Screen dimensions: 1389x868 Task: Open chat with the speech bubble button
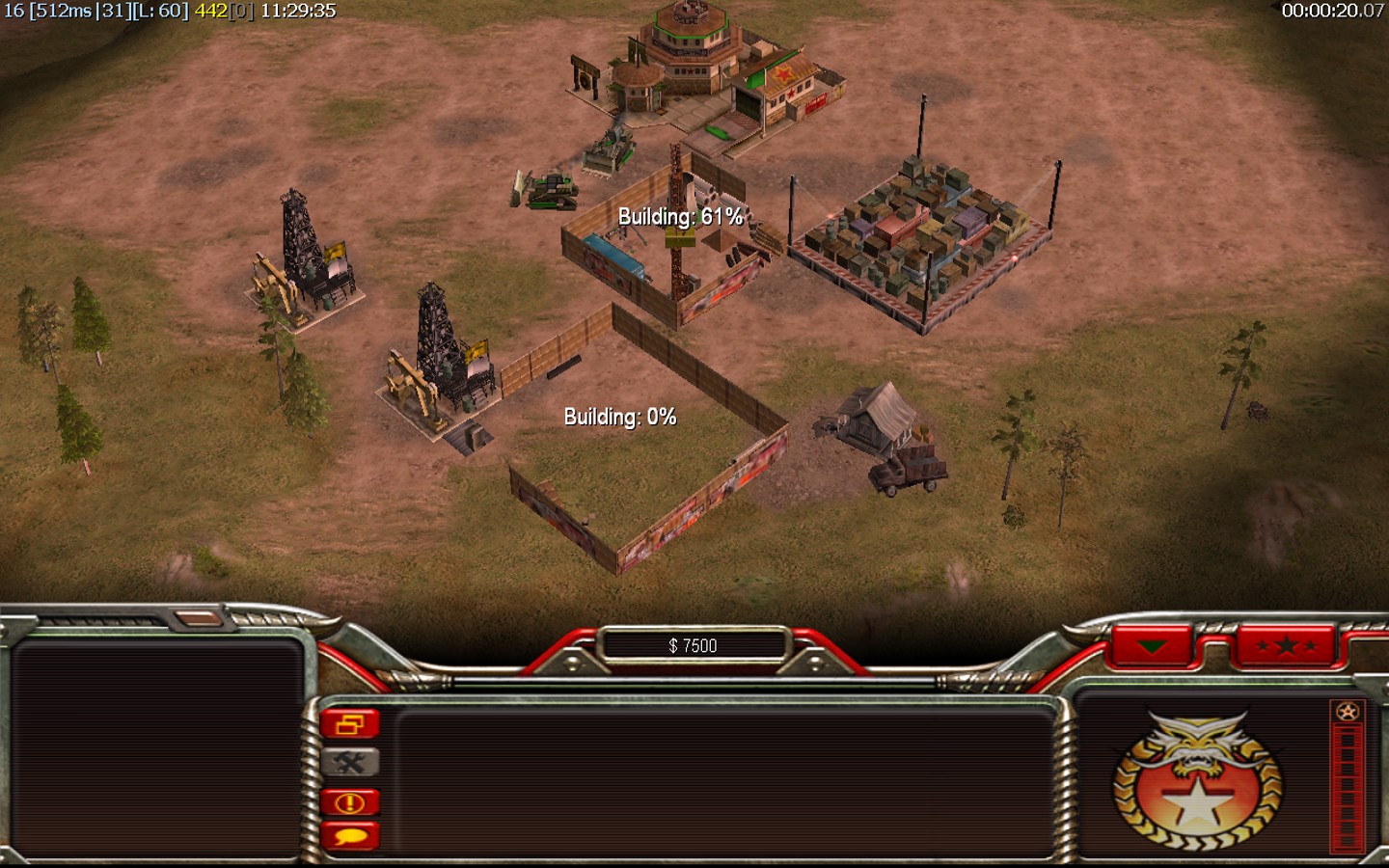click(x=350, y=836)
